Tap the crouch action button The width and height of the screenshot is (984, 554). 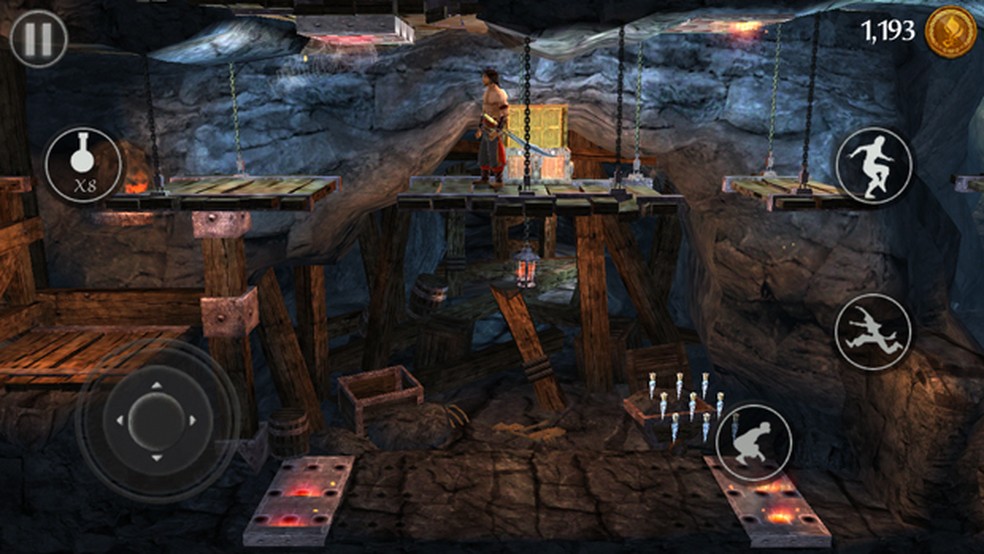(x=753, y=441)
